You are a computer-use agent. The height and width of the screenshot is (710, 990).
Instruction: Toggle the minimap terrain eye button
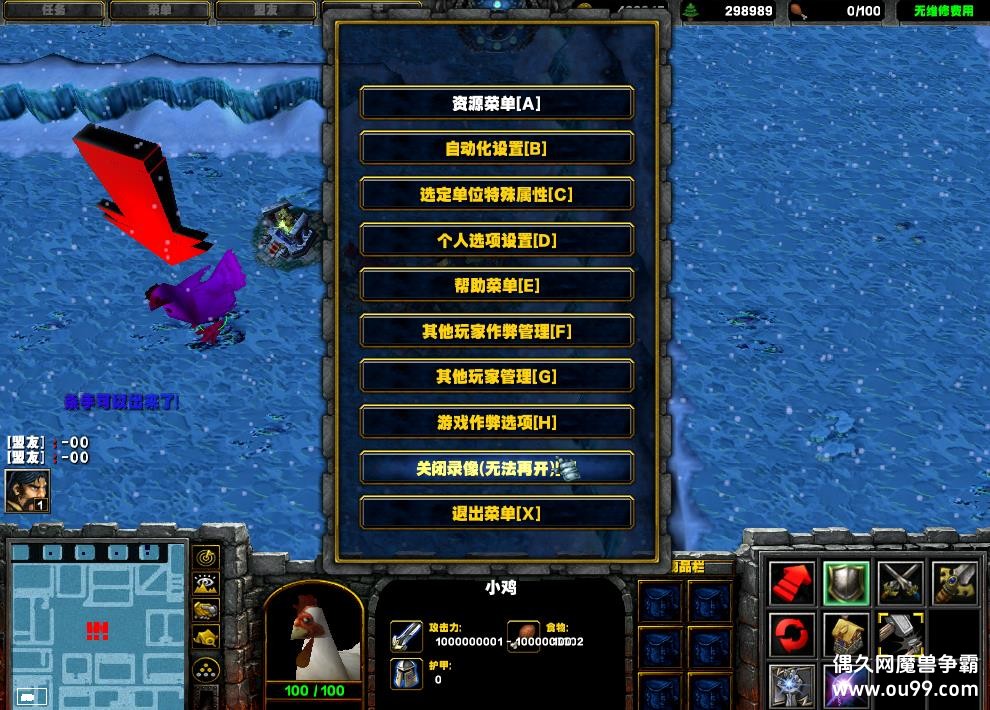coord(207,583)
